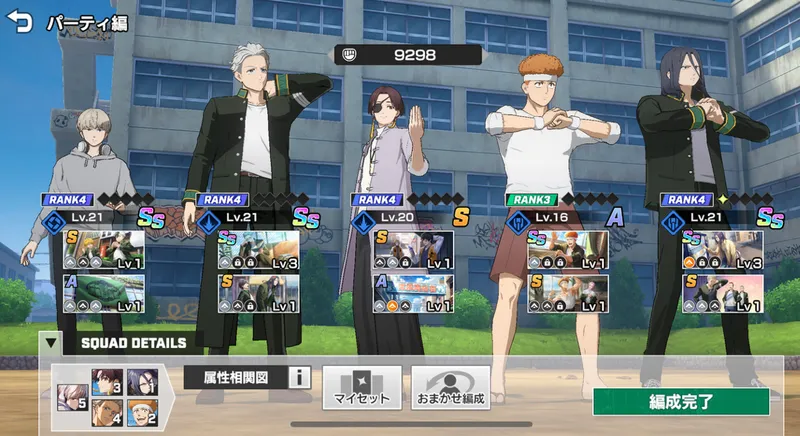Open the S-rank card of the hoodie character
The height and width of the screenshot is (436, 800).
[104, 250]
